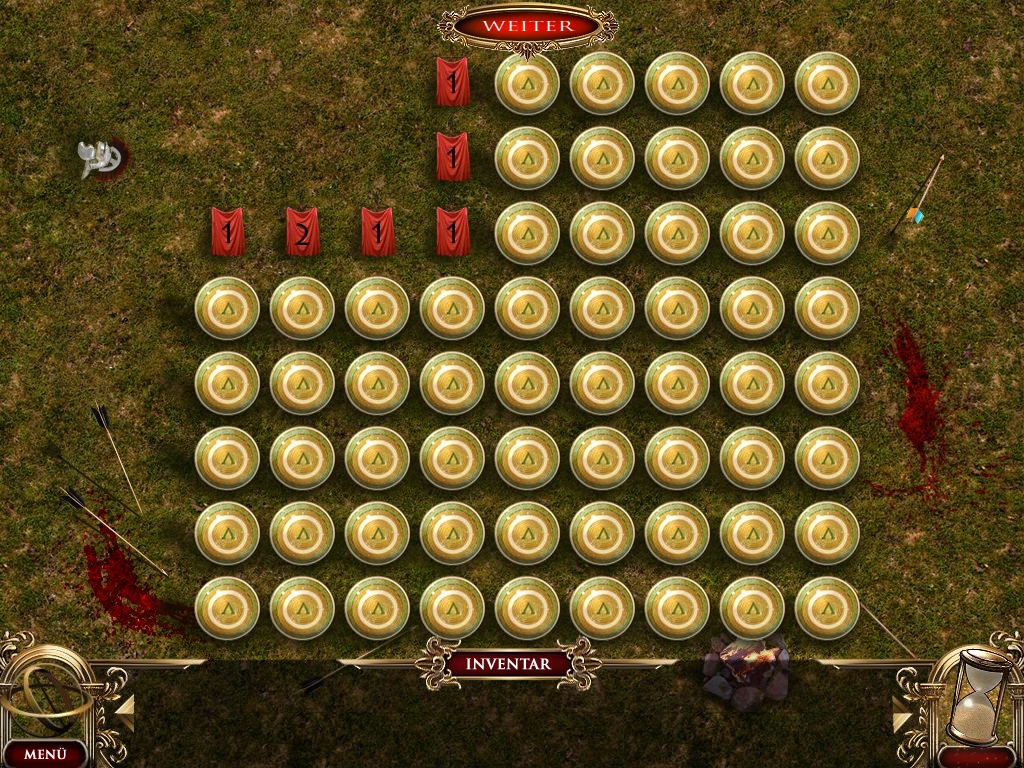This screenshot has width=1024, height=768.
Task: Select the red flag tile numbered 2
Action: coord(302,231)
